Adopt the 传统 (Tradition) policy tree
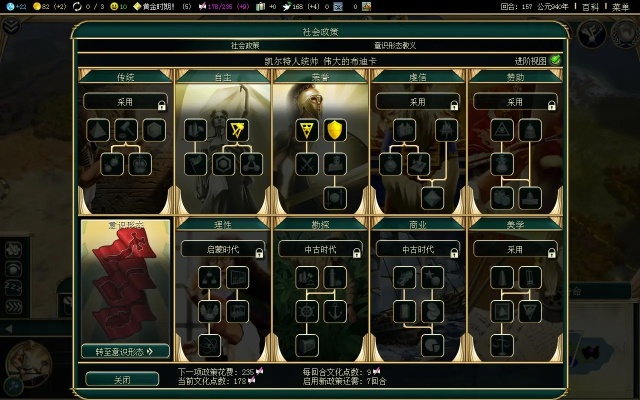This screenshot has height=400, width=640. (x=125, y=102)
